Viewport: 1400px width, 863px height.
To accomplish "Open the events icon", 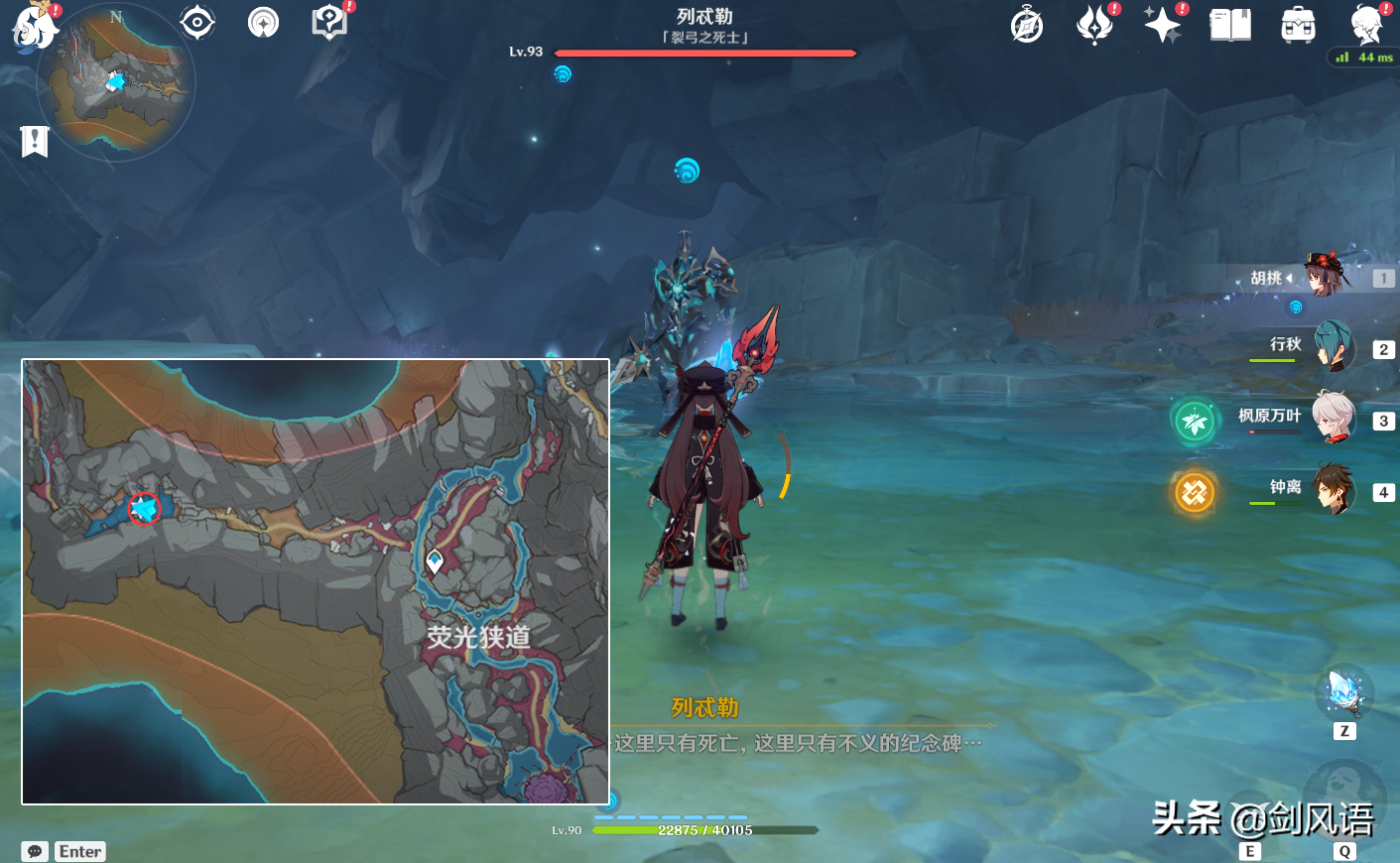I will pyautogui.click(x=1094, y=25).
